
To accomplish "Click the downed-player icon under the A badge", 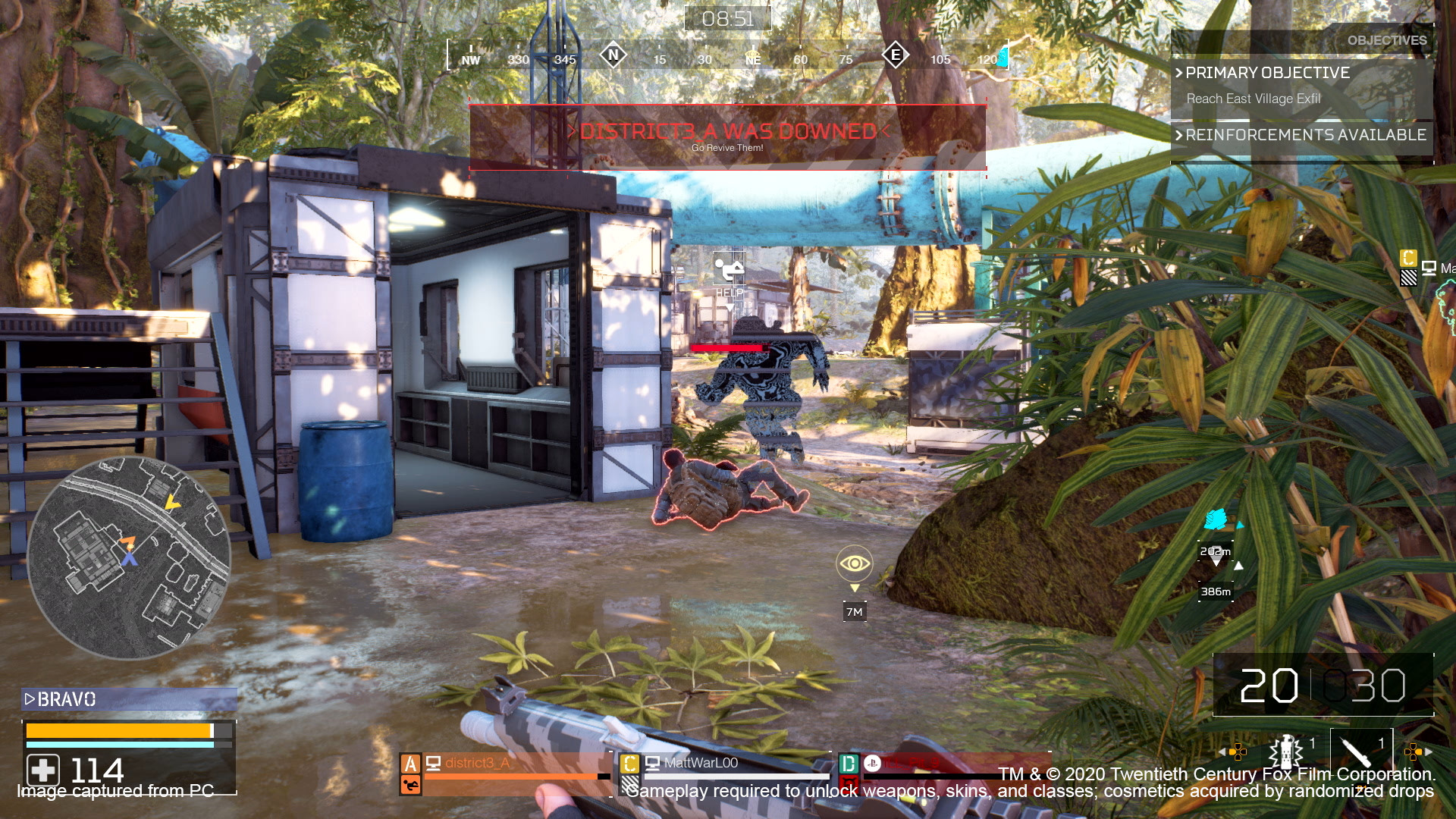I will point(411,787).
